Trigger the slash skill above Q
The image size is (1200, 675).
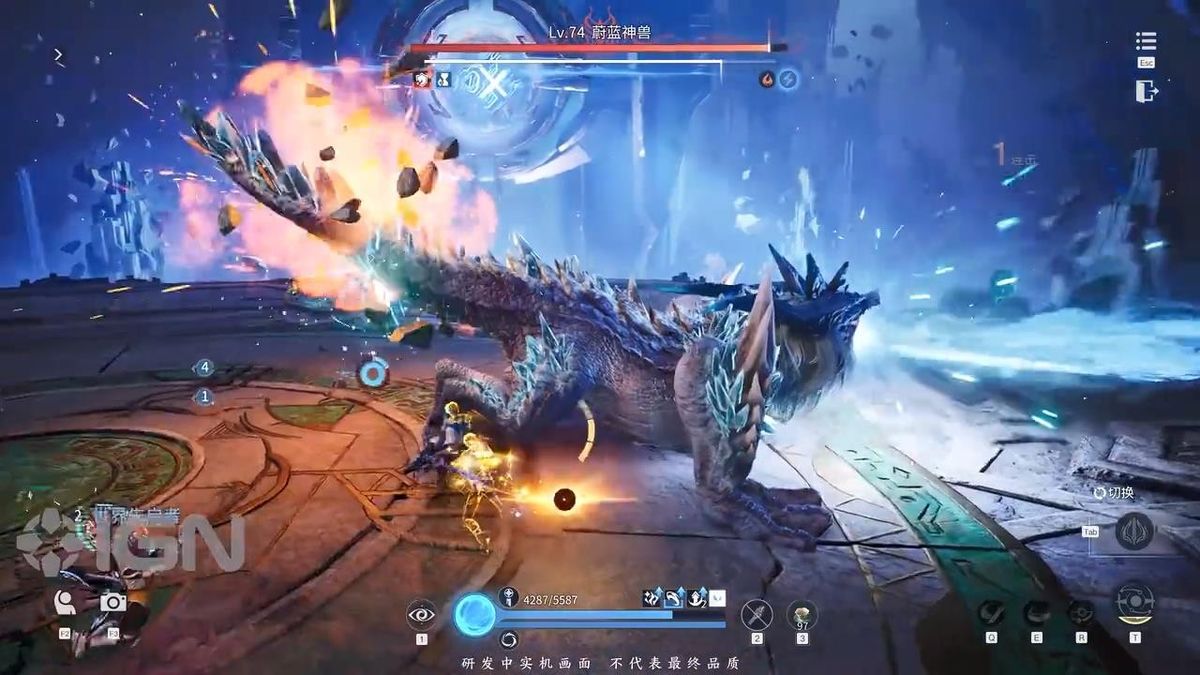(x=991, y=612)
